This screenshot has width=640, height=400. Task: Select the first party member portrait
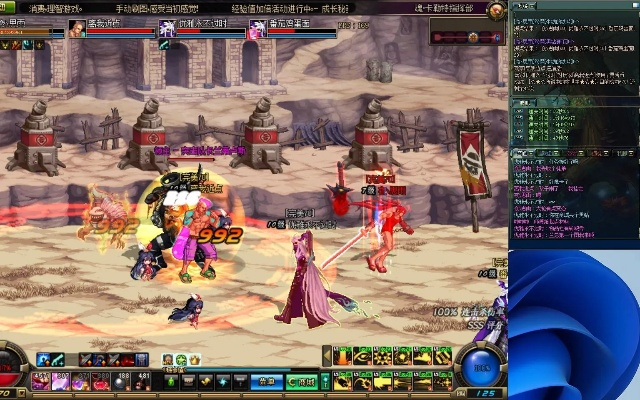coord(77,30)
